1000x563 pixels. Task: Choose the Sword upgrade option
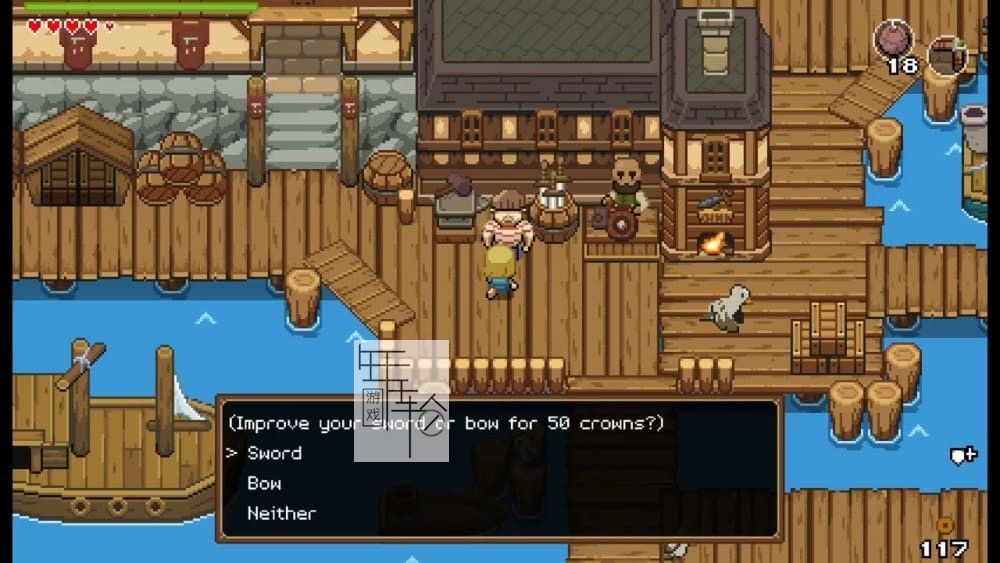coord(274,453)
